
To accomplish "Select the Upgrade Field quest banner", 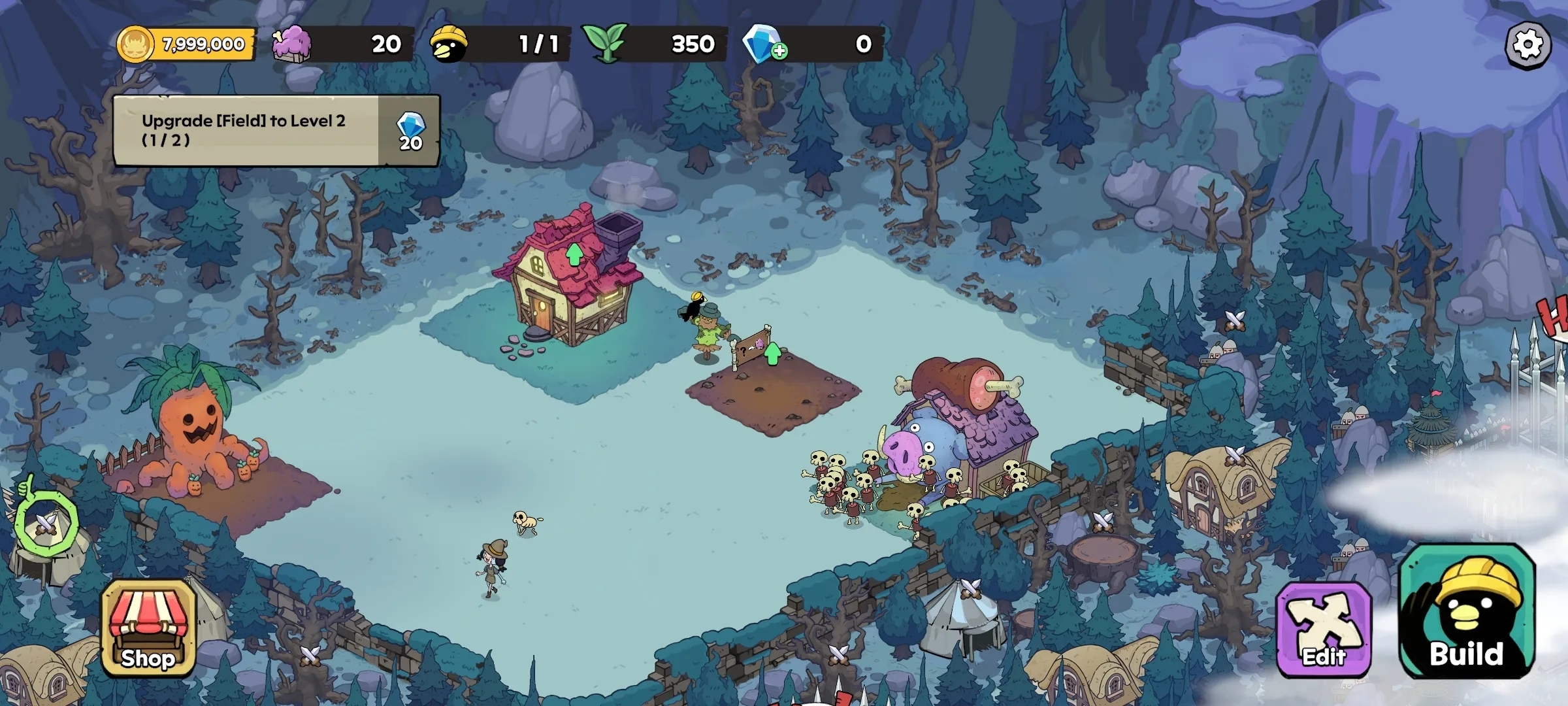I will click(276, 131).
